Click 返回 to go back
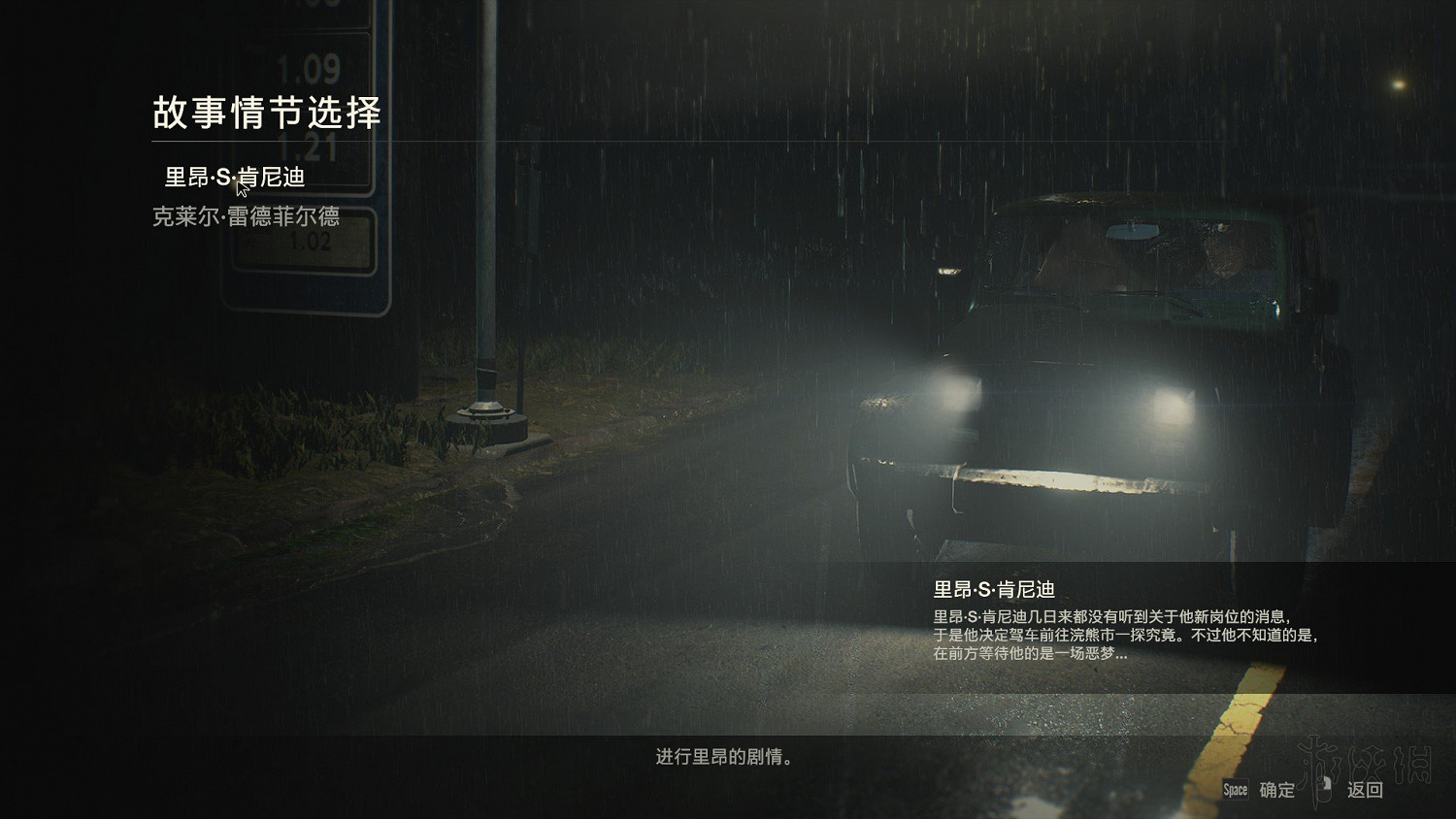The width and height of the screenshot is (1456, 819). click(x=1364, y=791)
